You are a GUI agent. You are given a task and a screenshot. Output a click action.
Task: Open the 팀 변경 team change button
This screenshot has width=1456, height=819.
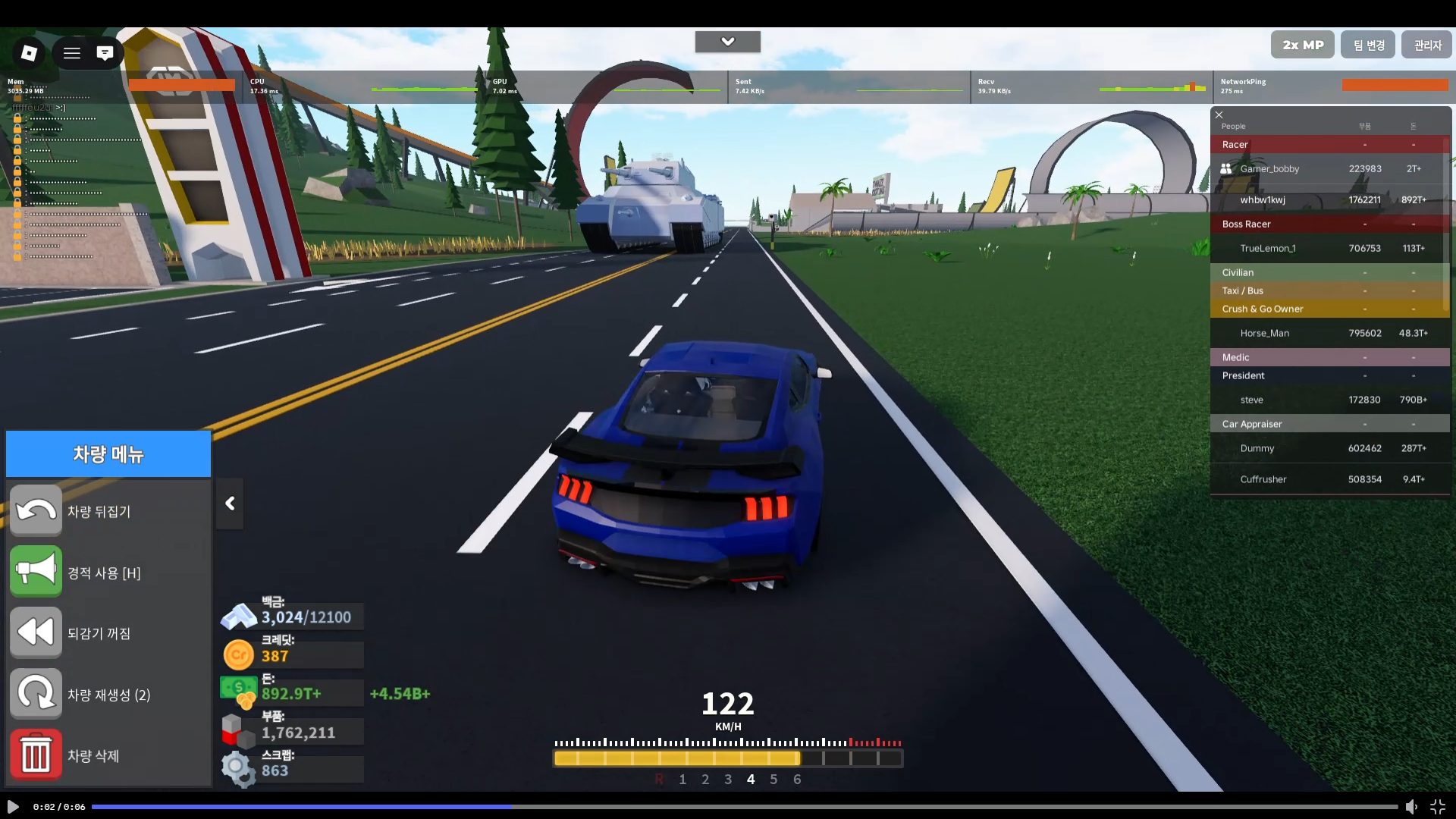point(1368,45)
